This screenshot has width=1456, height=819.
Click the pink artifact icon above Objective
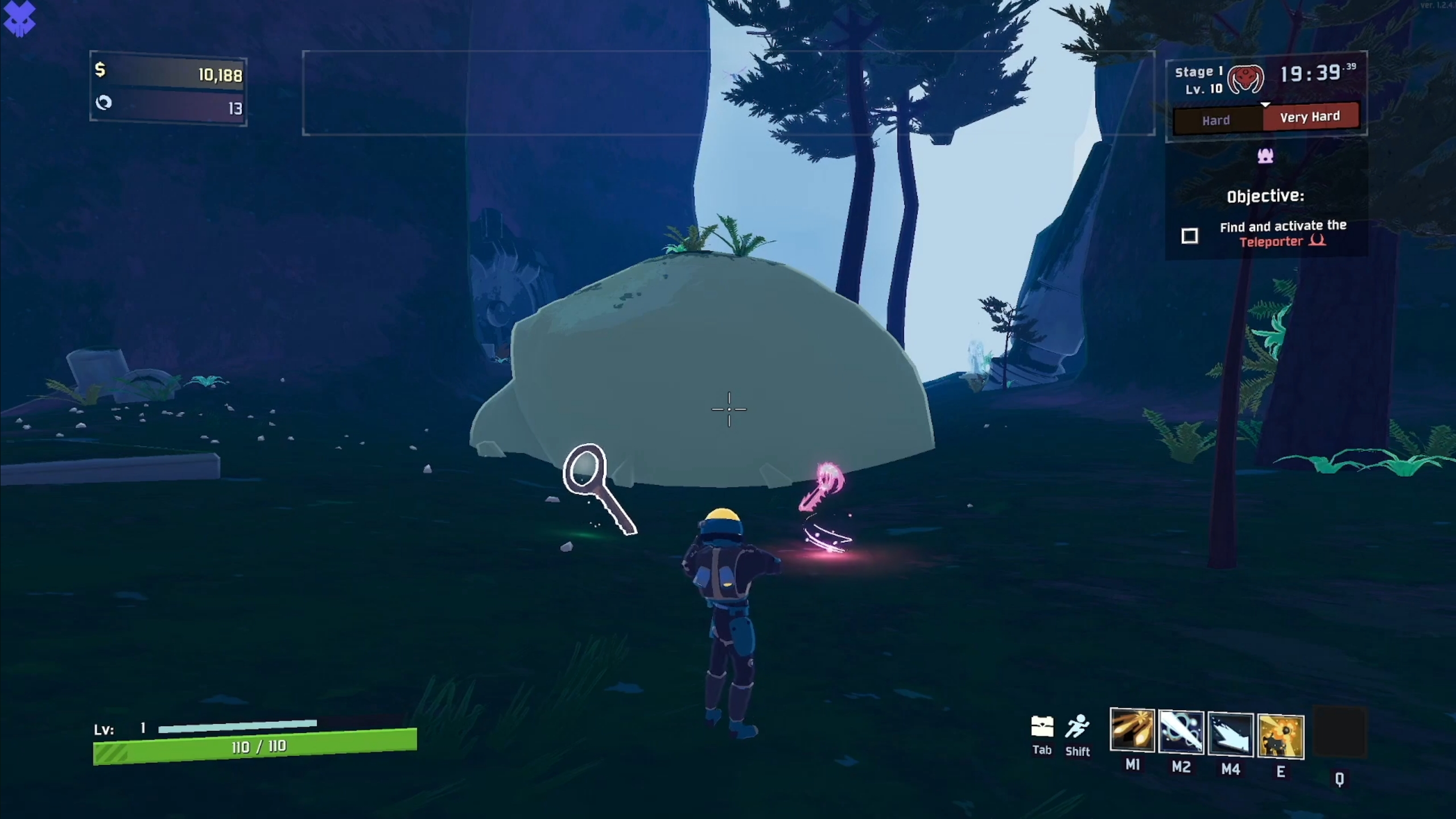pyautogui.click(x=1265, y=155)
